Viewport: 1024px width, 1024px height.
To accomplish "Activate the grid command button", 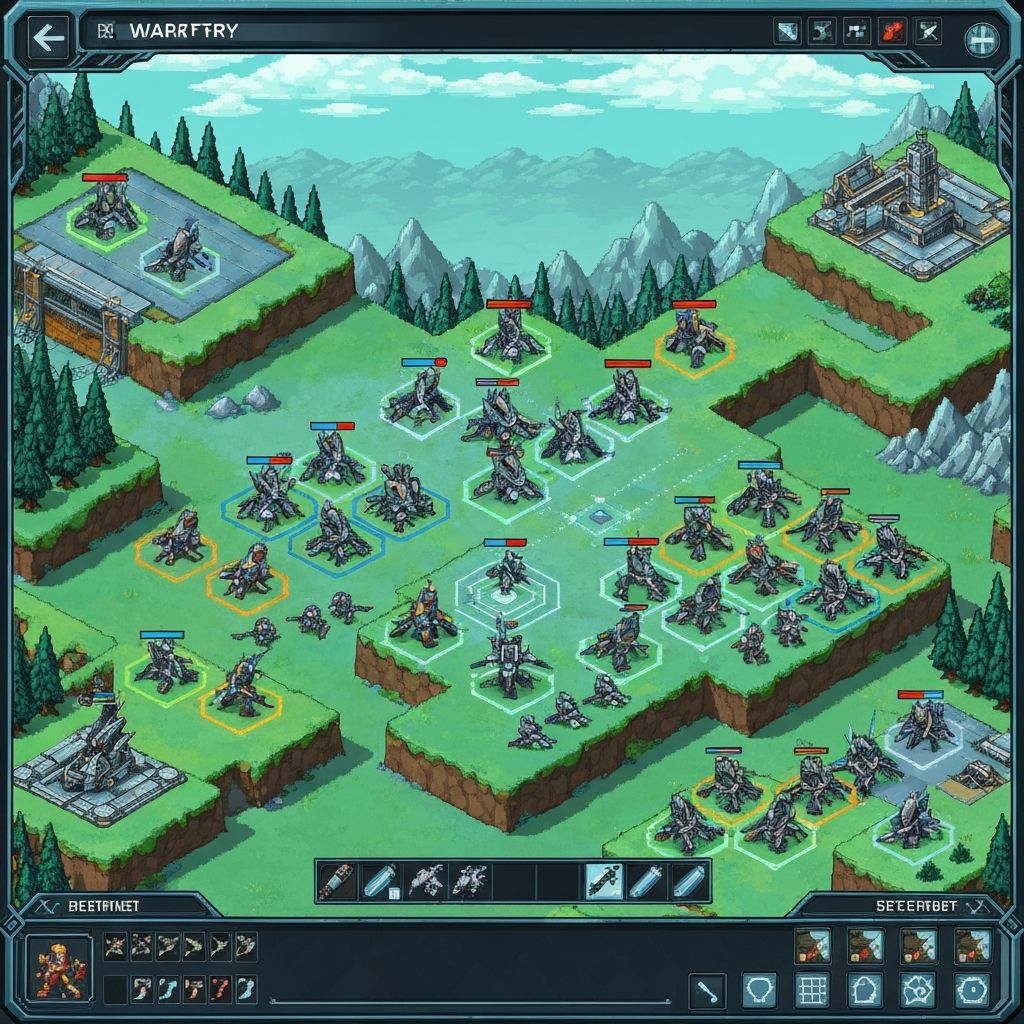I will click(811, 991).
